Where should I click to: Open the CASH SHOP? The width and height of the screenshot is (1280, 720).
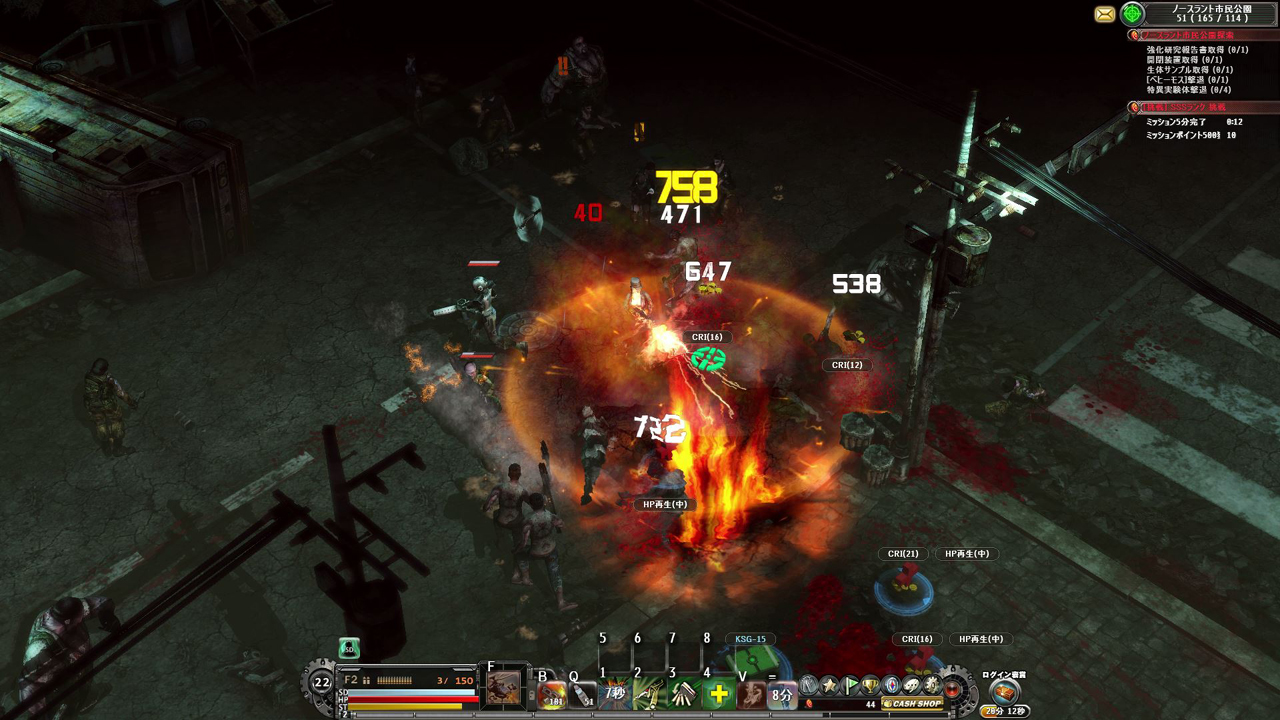913,704
